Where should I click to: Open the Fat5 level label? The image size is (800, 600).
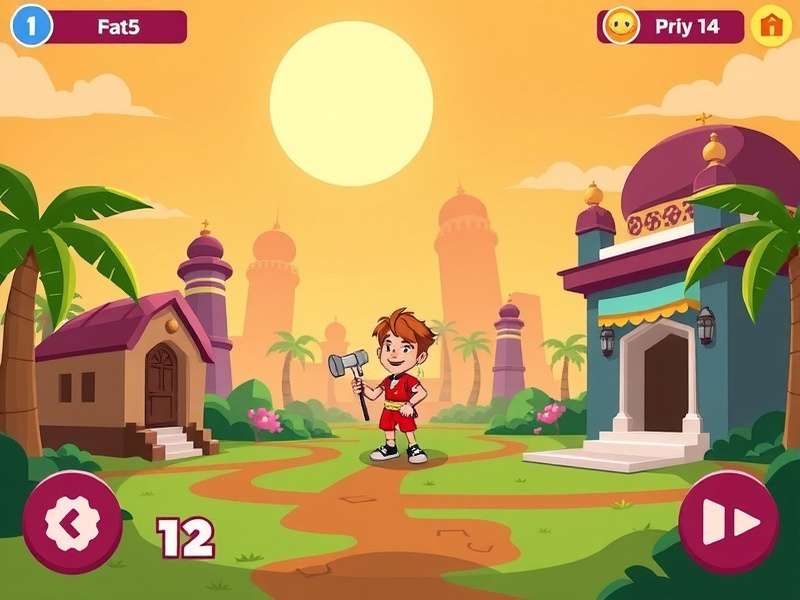[119, 27]
